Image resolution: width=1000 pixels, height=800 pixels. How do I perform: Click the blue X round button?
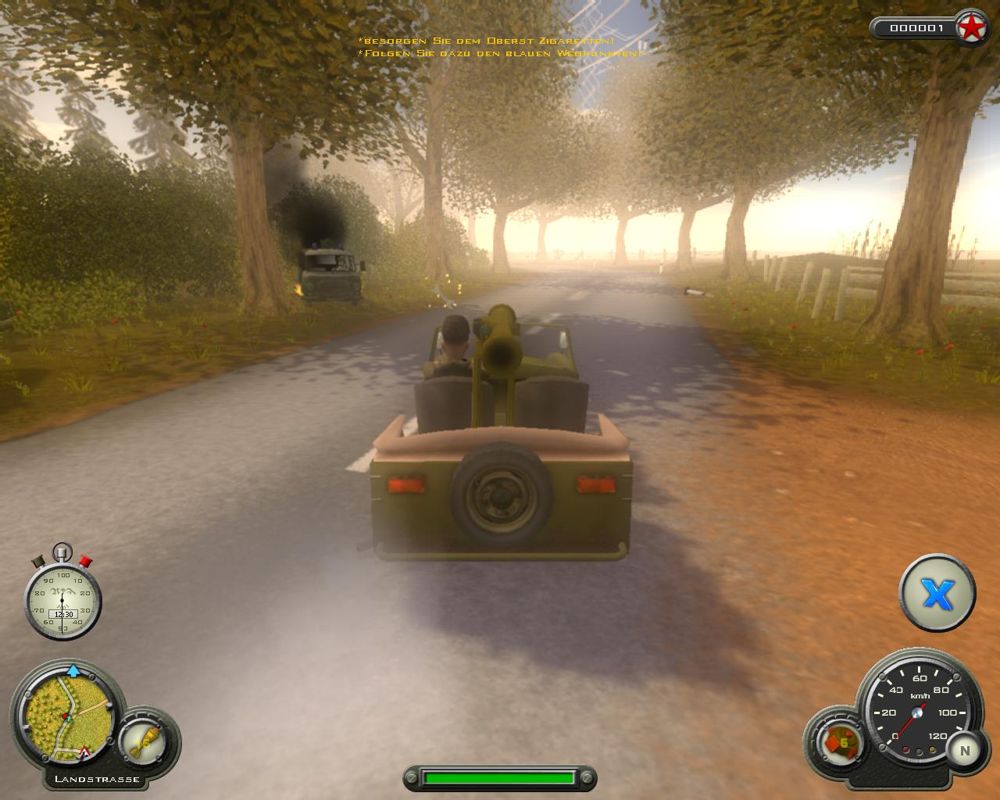click(937, 594)
